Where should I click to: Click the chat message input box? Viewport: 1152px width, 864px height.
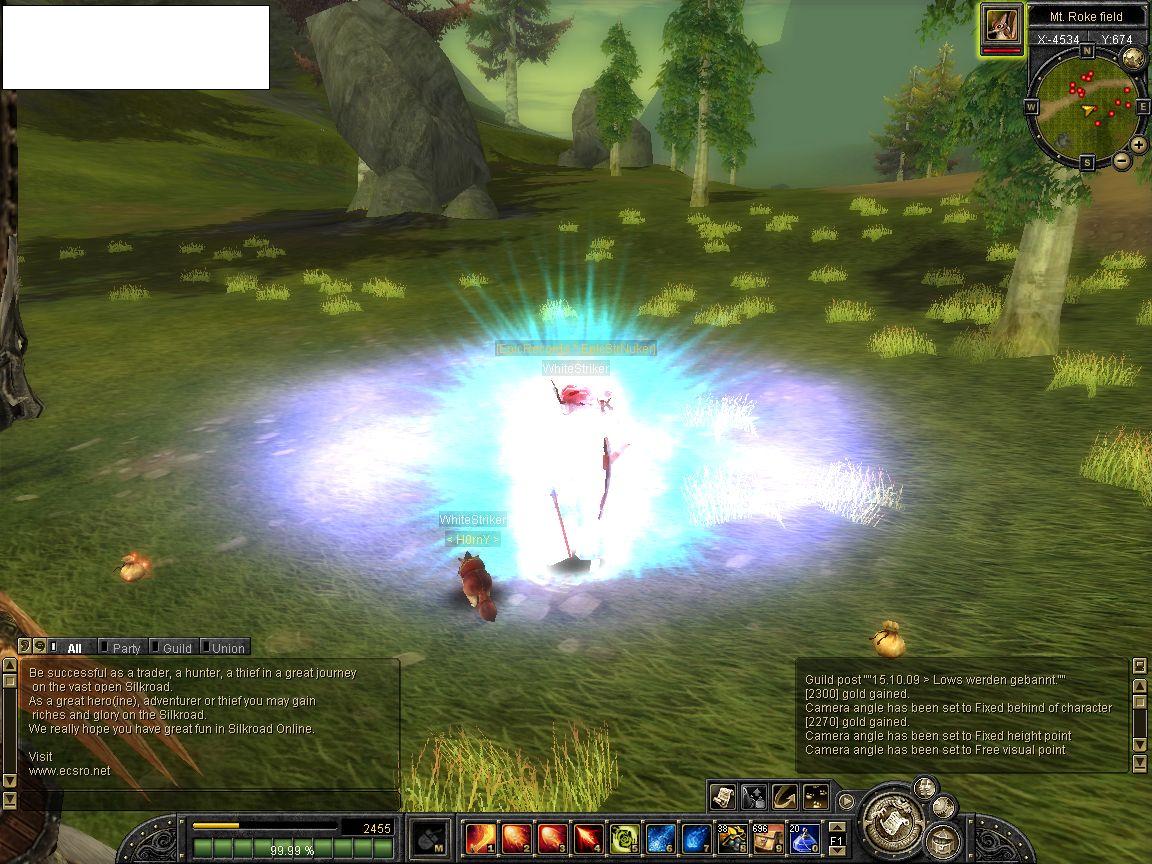(208, 800)
